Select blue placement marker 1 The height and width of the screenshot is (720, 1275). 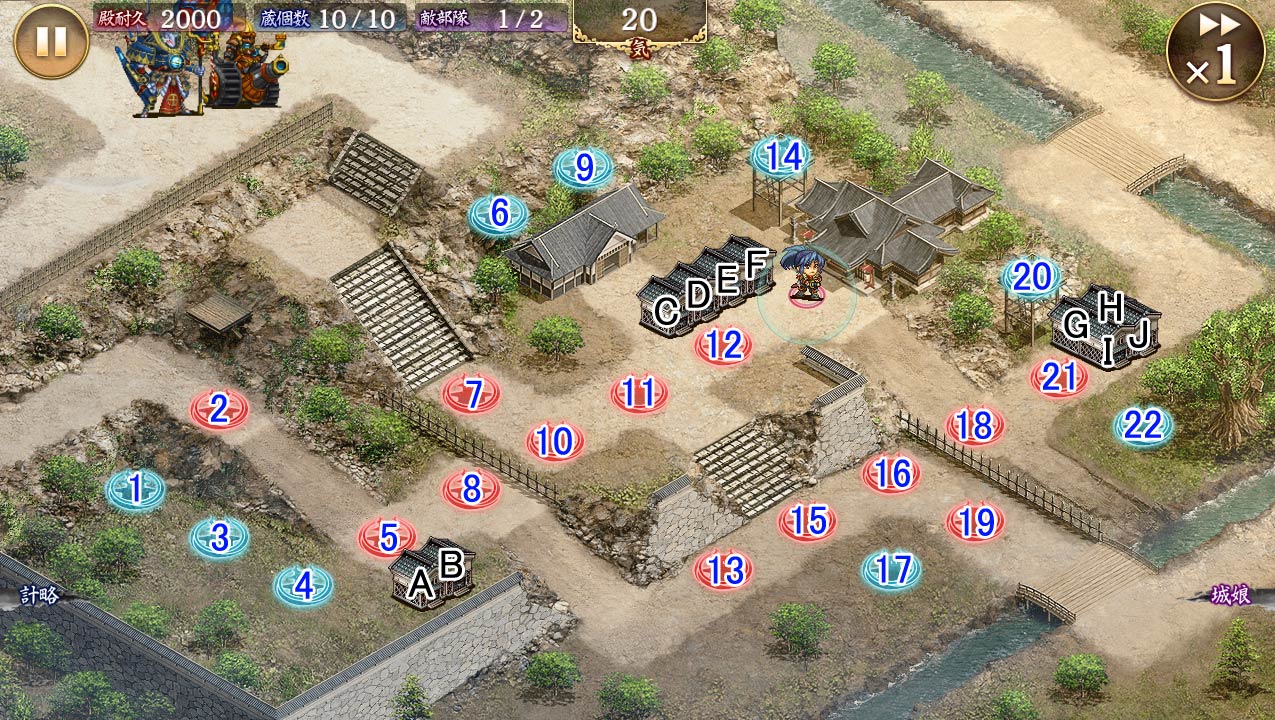(135, 490)
